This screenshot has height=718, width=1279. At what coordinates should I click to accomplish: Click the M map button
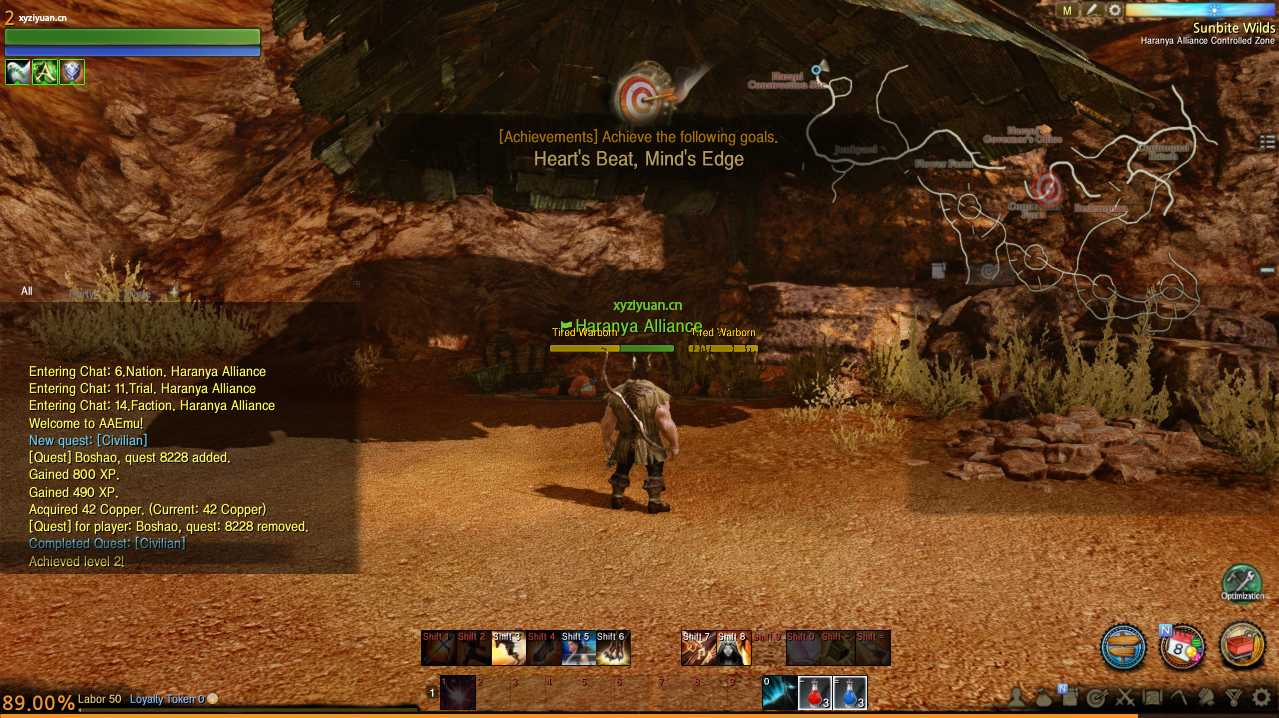[1067, 10]
